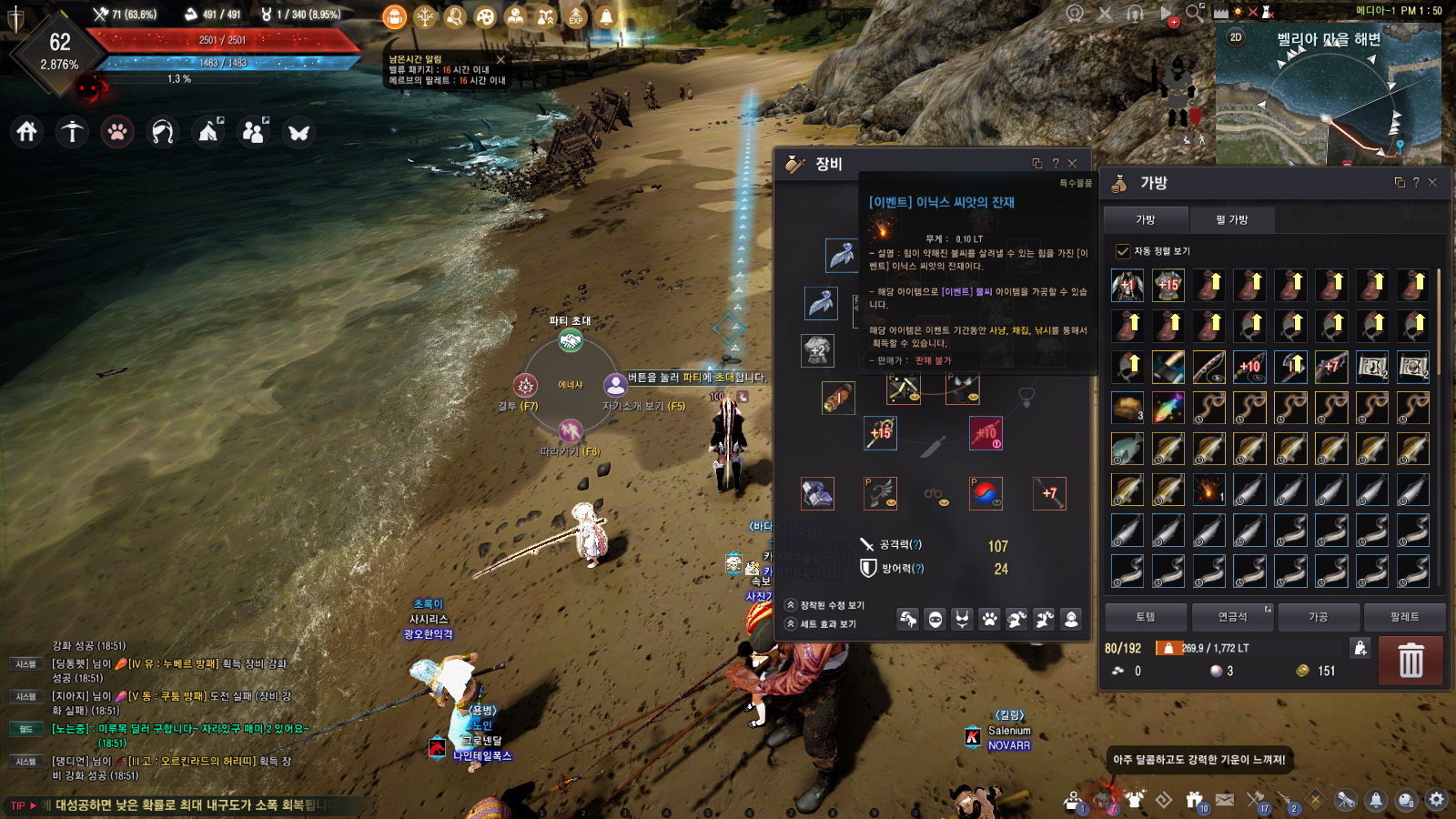Close the 가방 inventory window
Screen dimensions: 1456x819
click(x=1432, y=183)
